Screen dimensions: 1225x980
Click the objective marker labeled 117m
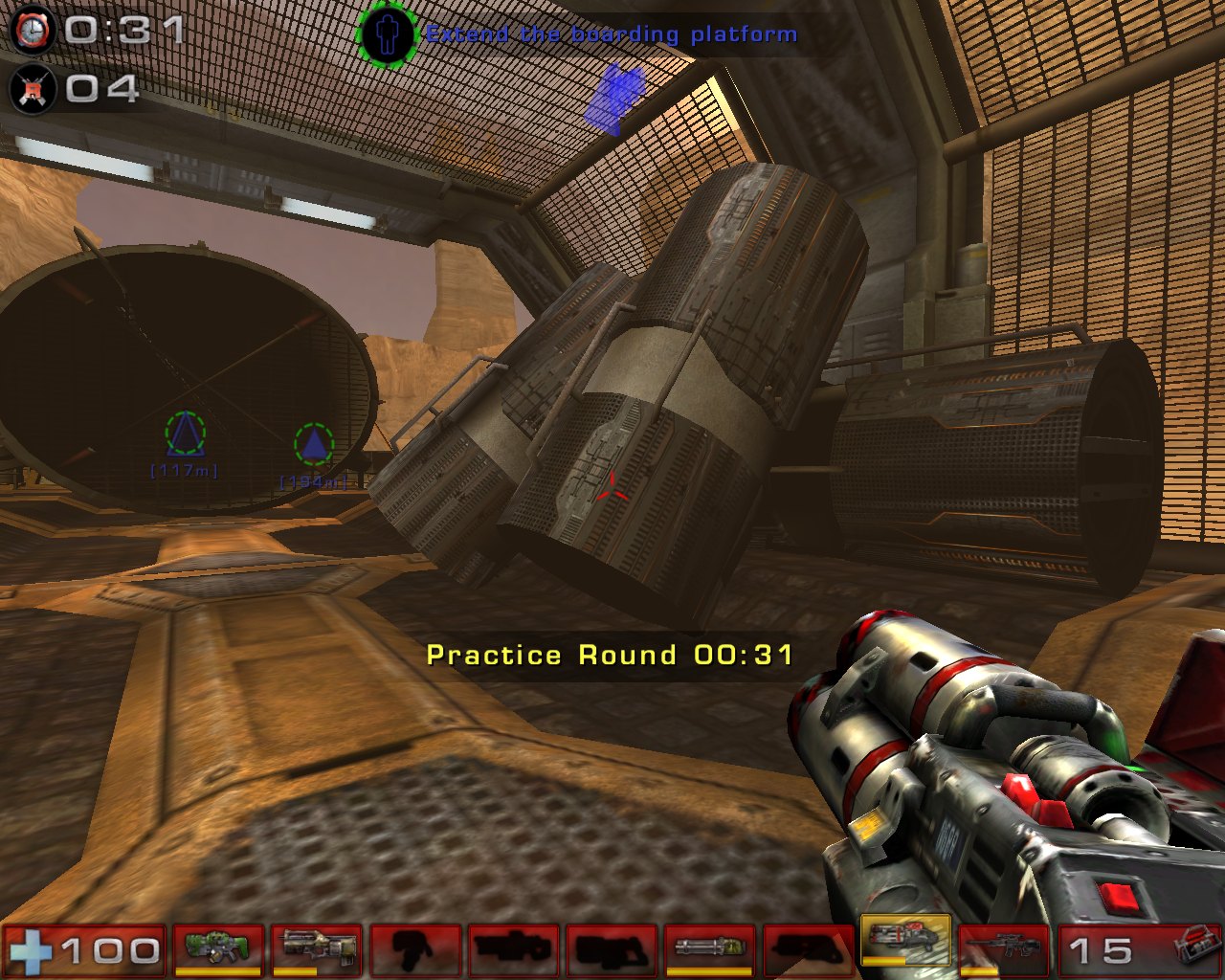click(185, 434)
